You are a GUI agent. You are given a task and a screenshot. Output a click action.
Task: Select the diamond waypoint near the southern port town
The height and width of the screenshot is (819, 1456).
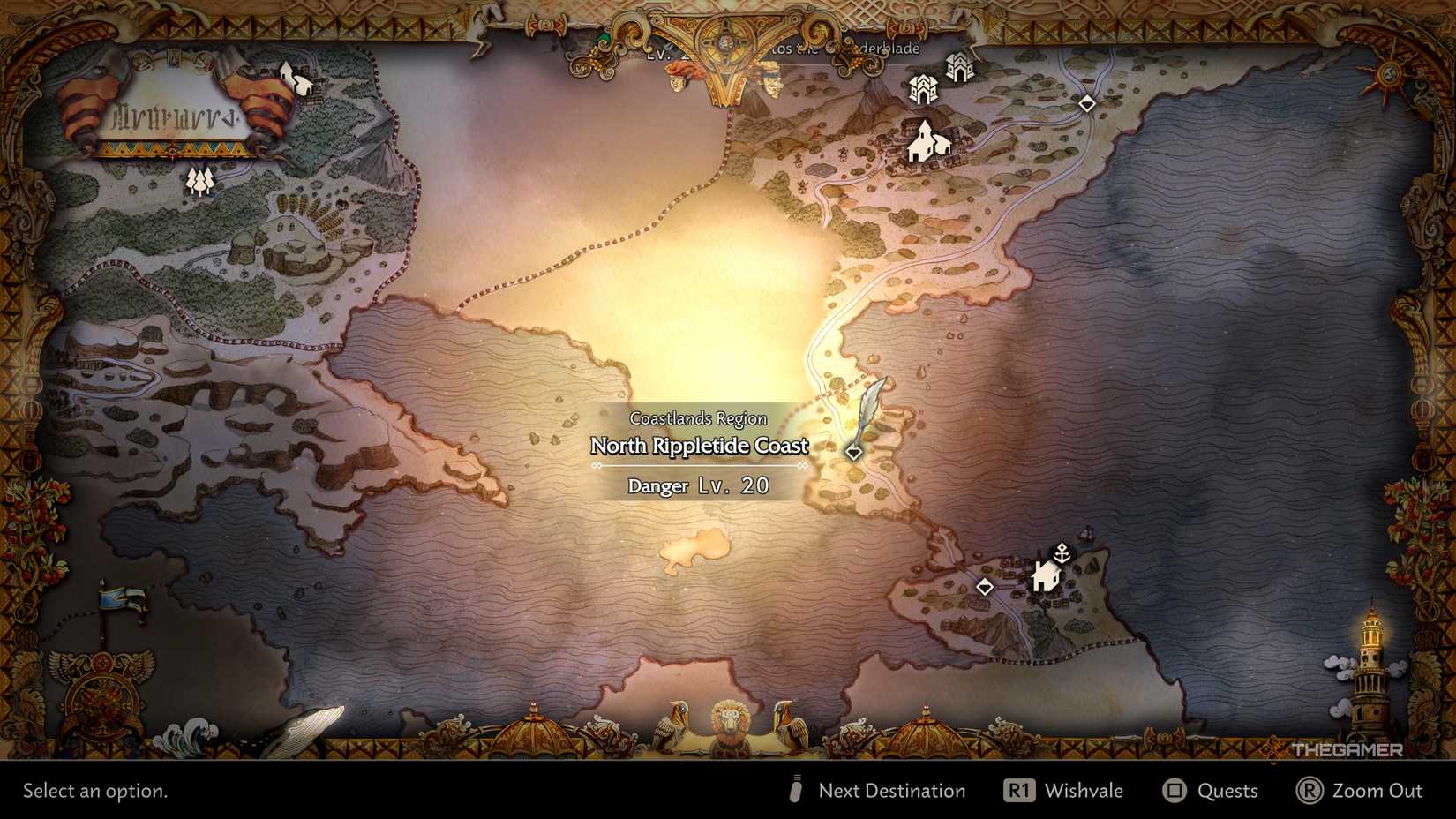(x=986, y=585)
